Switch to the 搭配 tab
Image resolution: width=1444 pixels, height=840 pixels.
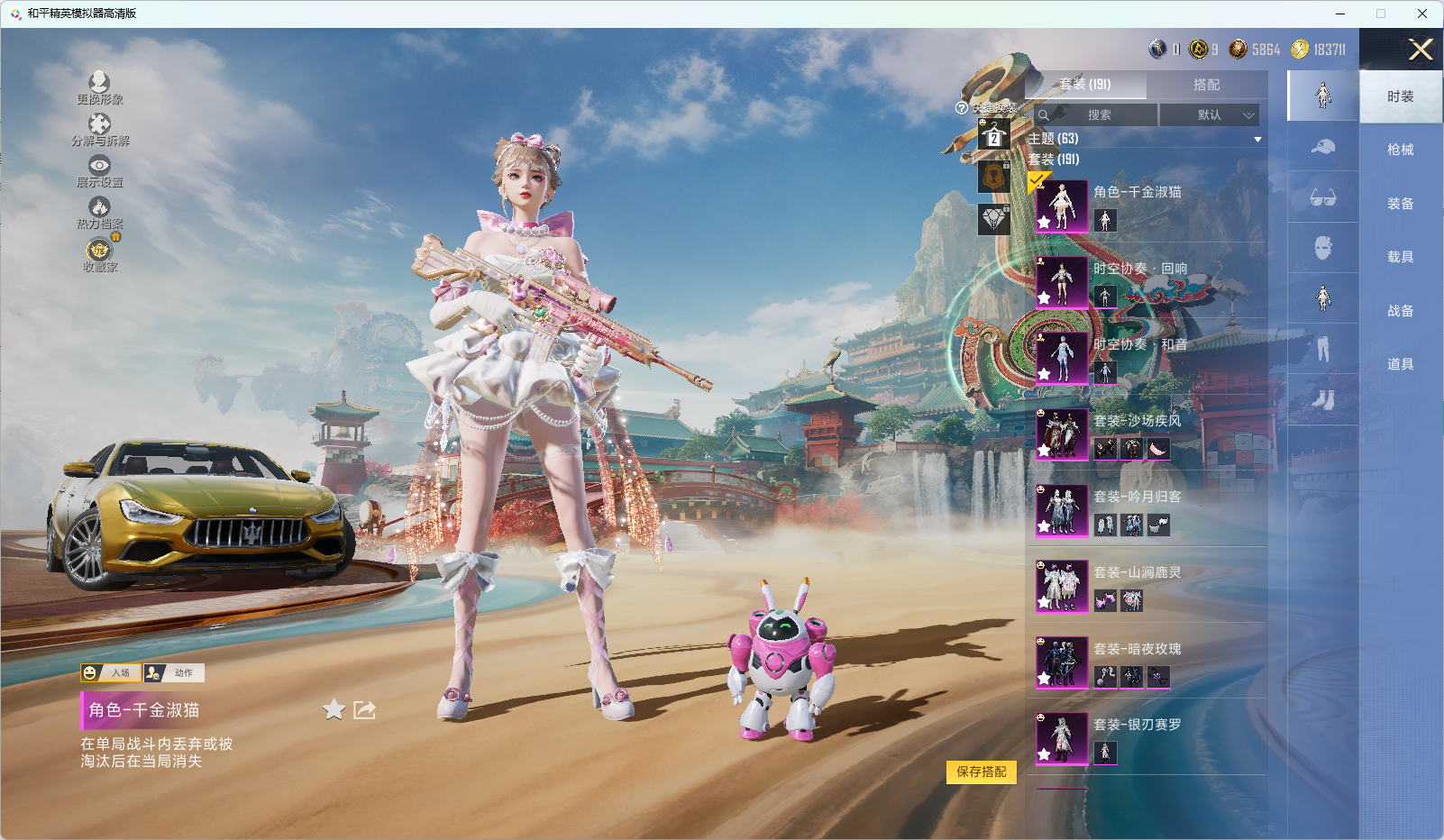tap(1206, 85)
